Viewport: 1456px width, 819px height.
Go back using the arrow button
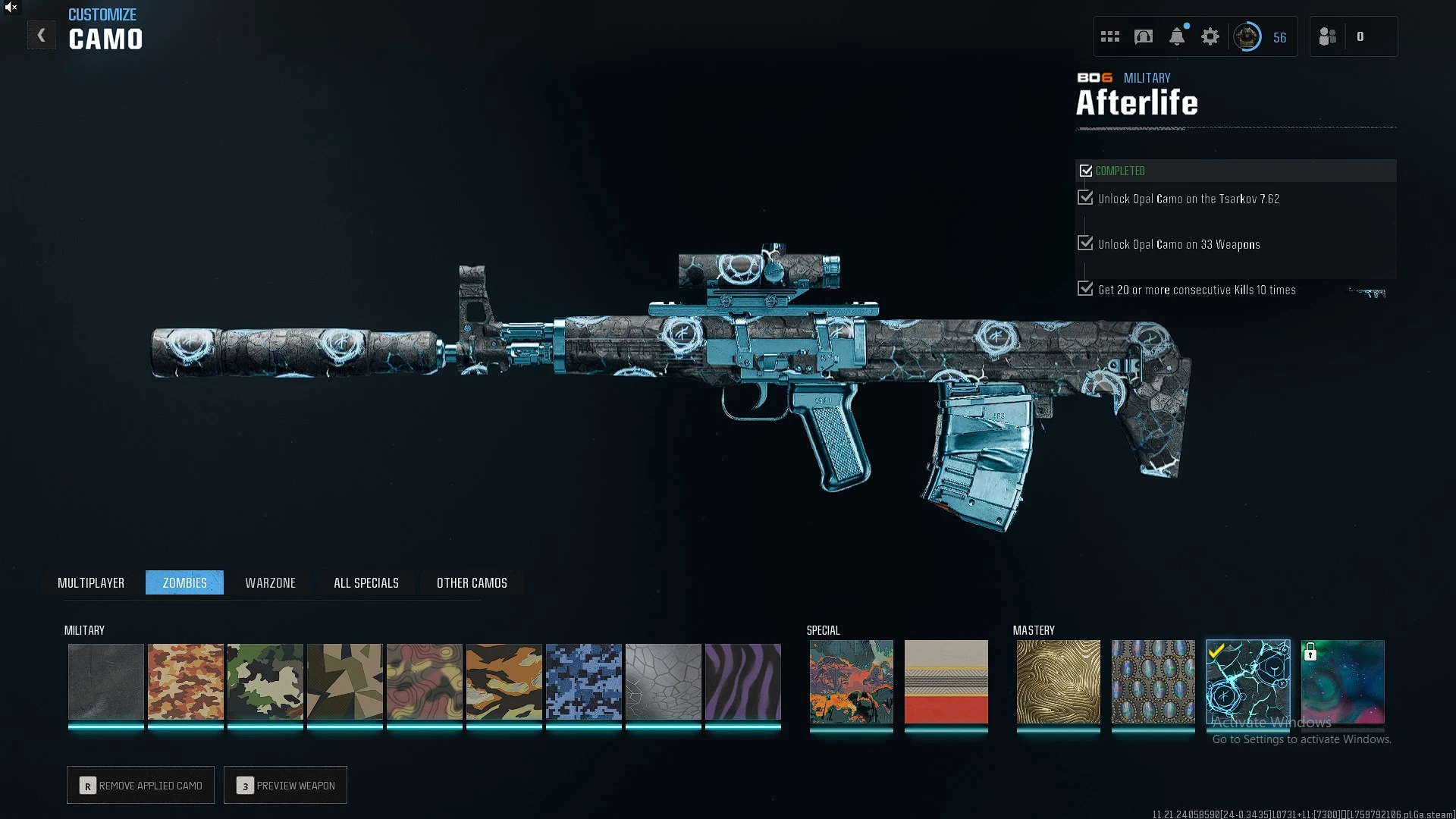[x=42, y=36]
